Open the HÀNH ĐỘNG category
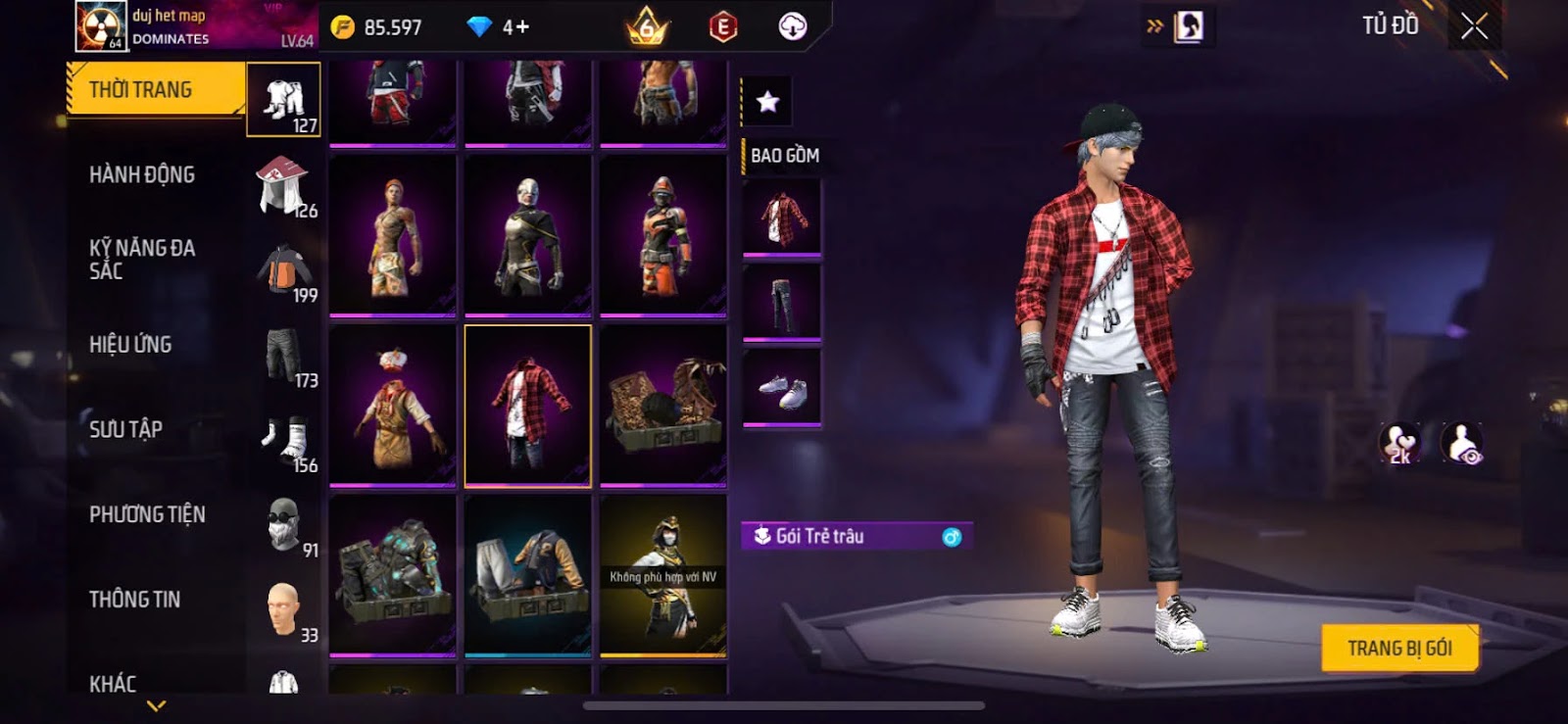The width and height of the screenshot is (1568, 724). (142, 174)
